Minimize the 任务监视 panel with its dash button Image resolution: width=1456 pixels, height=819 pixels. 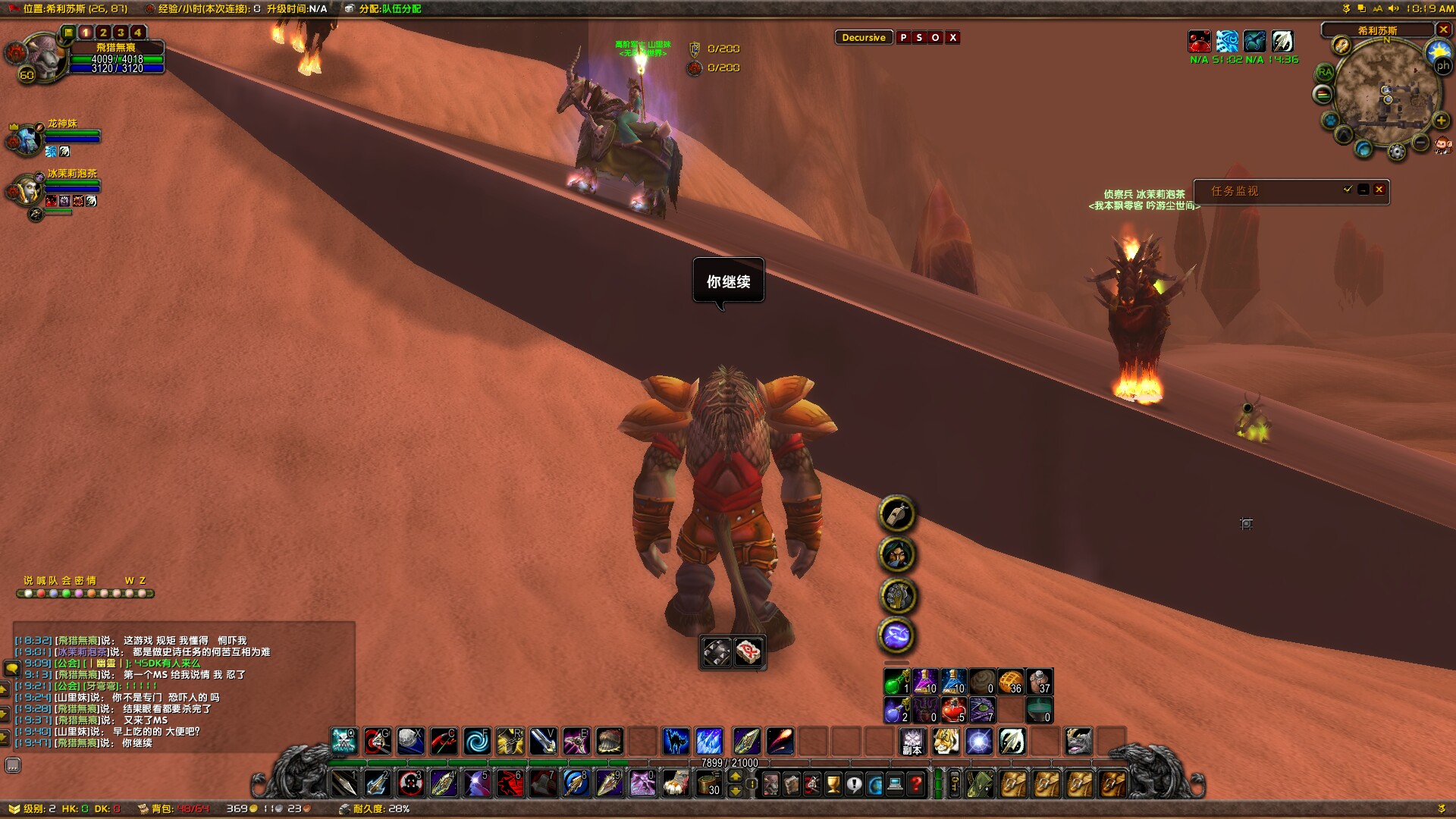1364,190
